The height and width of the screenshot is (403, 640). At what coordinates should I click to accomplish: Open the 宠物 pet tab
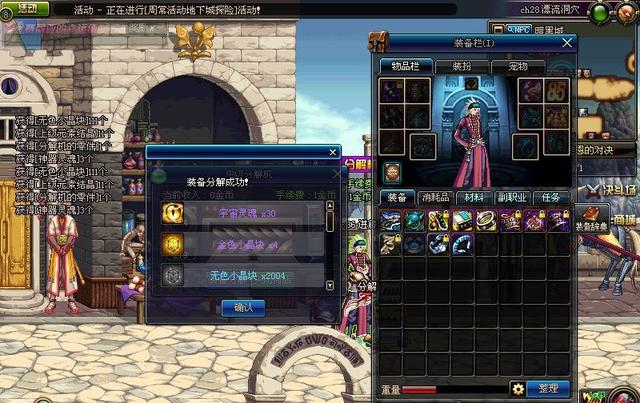point(518,66)
